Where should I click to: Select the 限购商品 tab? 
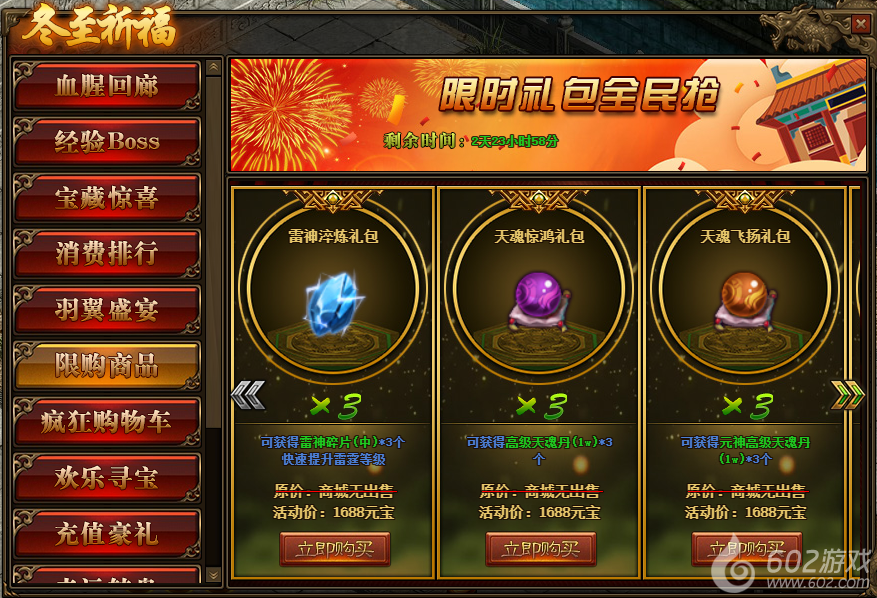(x=106, y=365)
